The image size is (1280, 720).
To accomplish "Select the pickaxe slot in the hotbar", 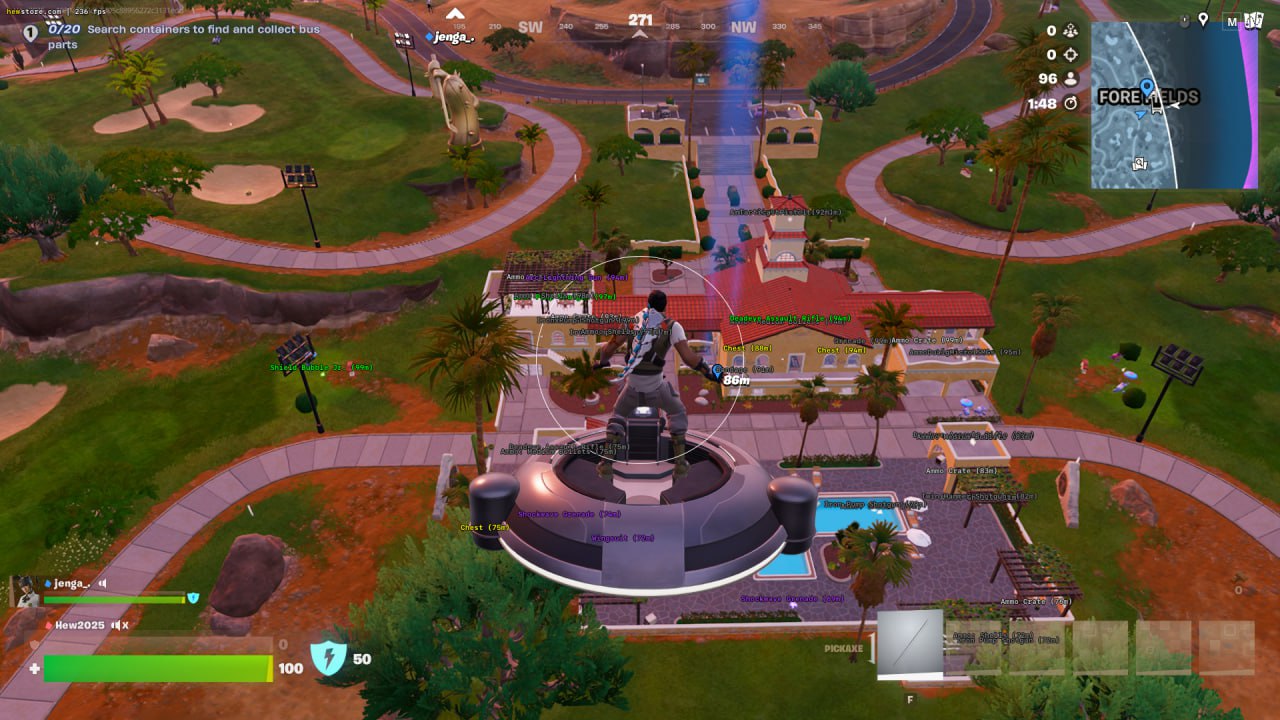I will (x=910, y=644).
